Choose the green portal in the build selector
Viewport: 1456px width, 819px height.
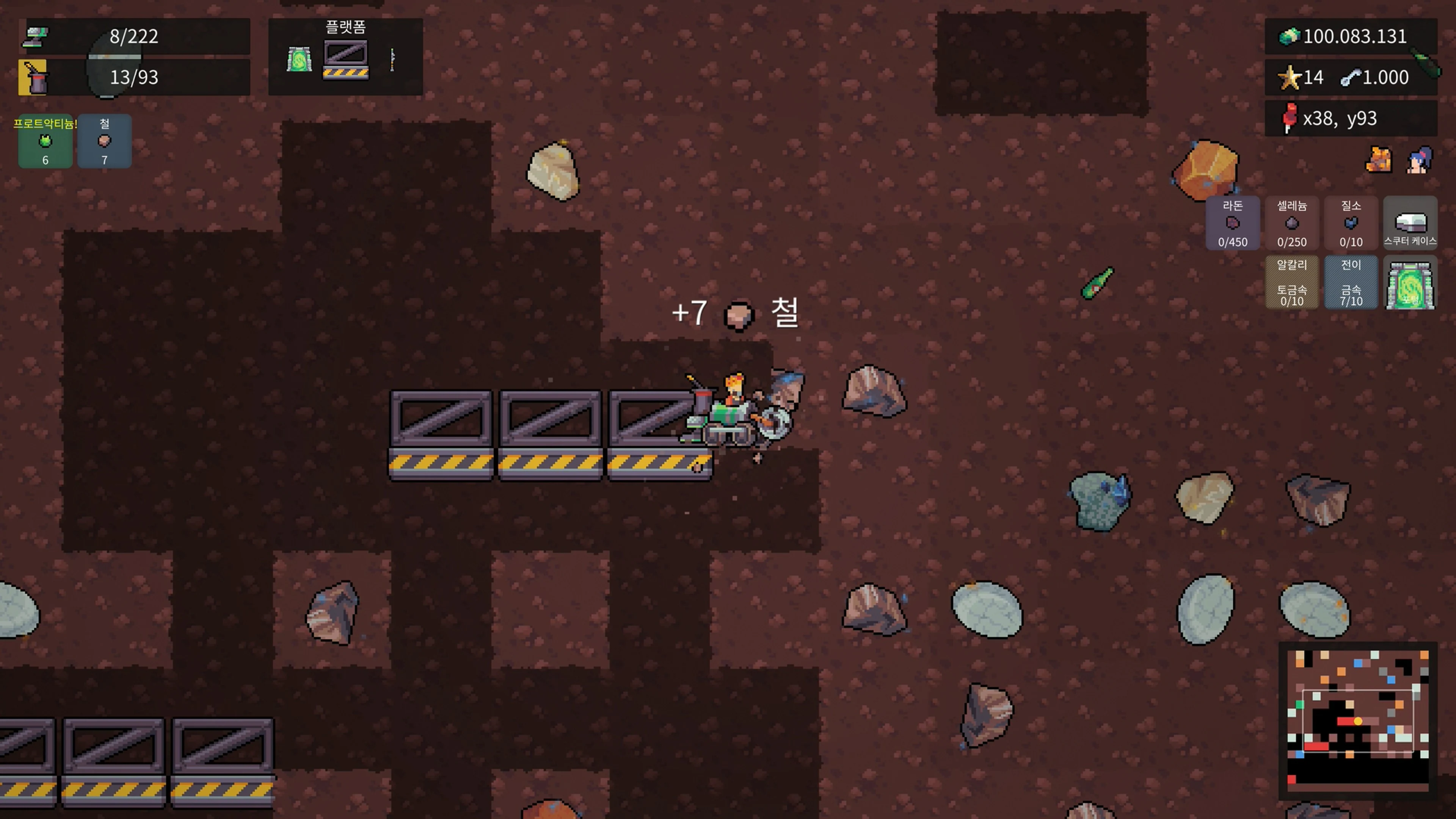pyautogui.click(x=299, y=60)
